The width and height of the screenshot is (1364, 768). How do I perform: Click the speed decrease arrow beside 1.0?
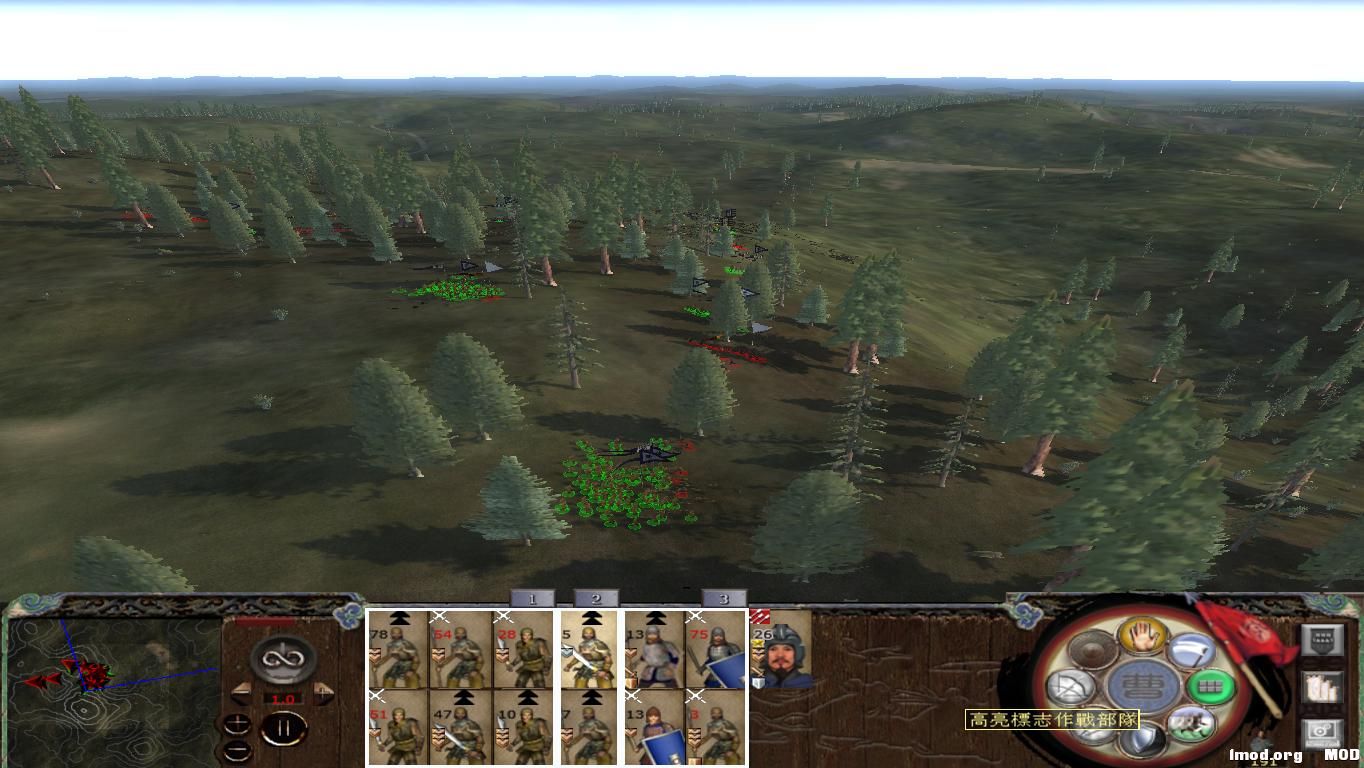click(241, 693)
